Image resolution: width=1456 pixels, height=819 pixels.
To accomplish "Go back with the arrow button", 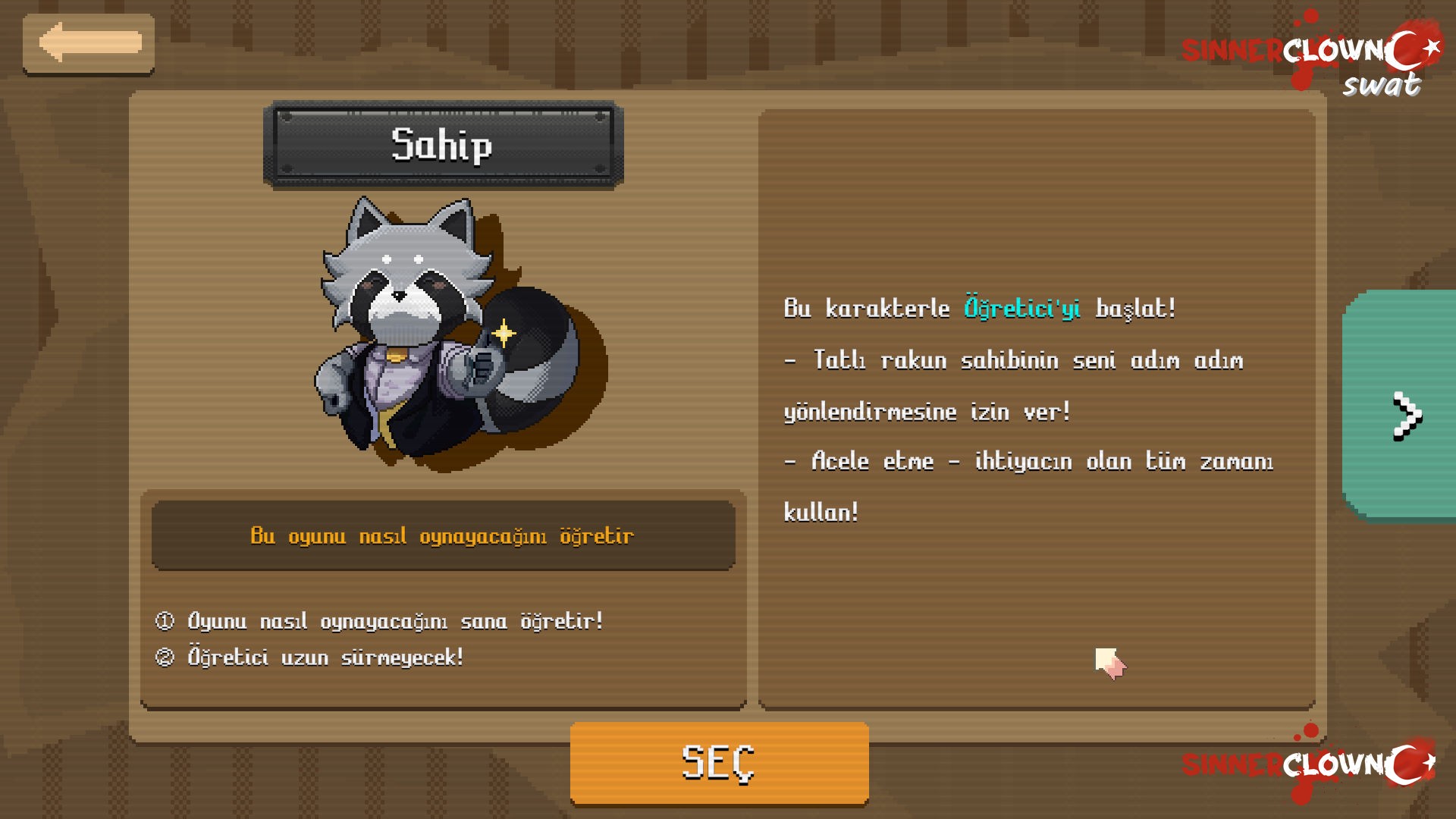I will (x=89, y=43).
